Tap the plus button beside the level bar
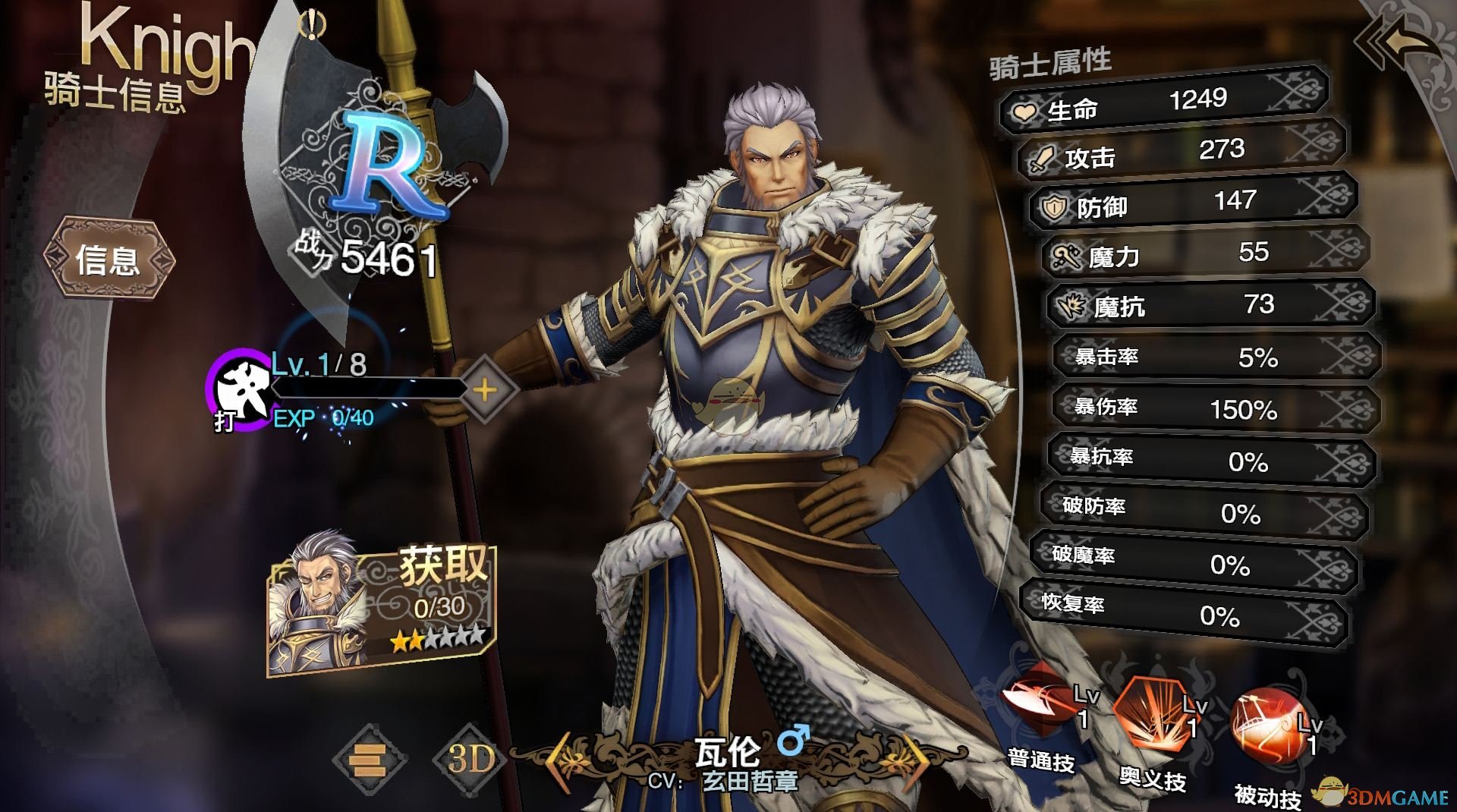1457x812 pixels. (x=485, y=390)
